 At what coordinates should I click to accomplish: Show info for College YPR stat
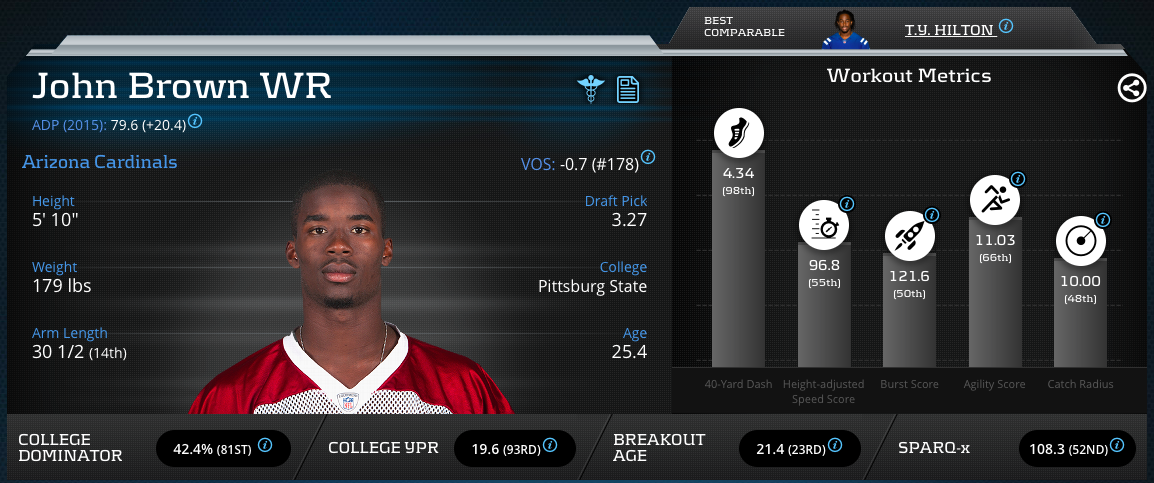pyautogui.click(x=552, y=446)
